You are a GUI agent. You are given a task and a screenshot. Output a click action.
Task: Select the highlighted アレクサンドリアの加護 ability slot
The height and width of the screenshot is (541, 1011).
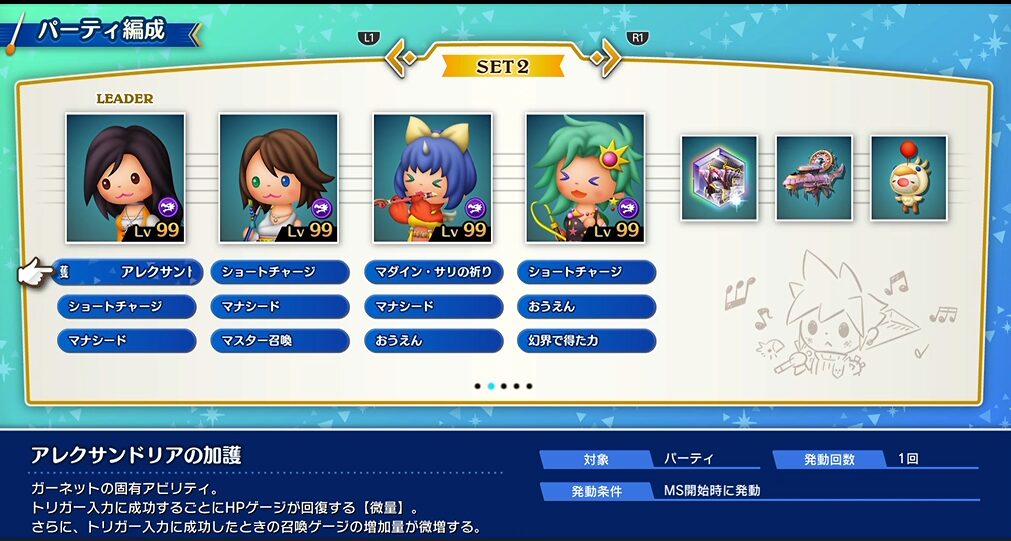(x=127, y=272)
